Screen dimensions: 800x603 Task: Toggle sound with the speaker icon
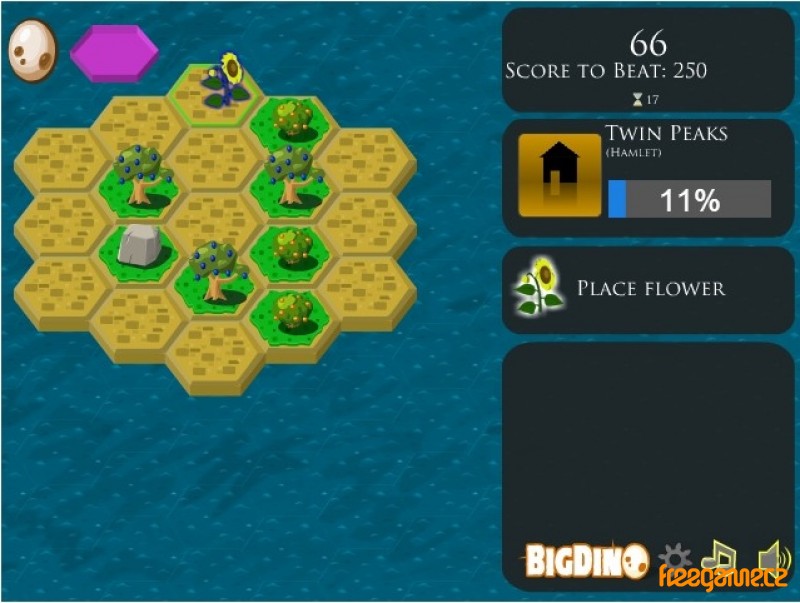(x=768, y=556)
